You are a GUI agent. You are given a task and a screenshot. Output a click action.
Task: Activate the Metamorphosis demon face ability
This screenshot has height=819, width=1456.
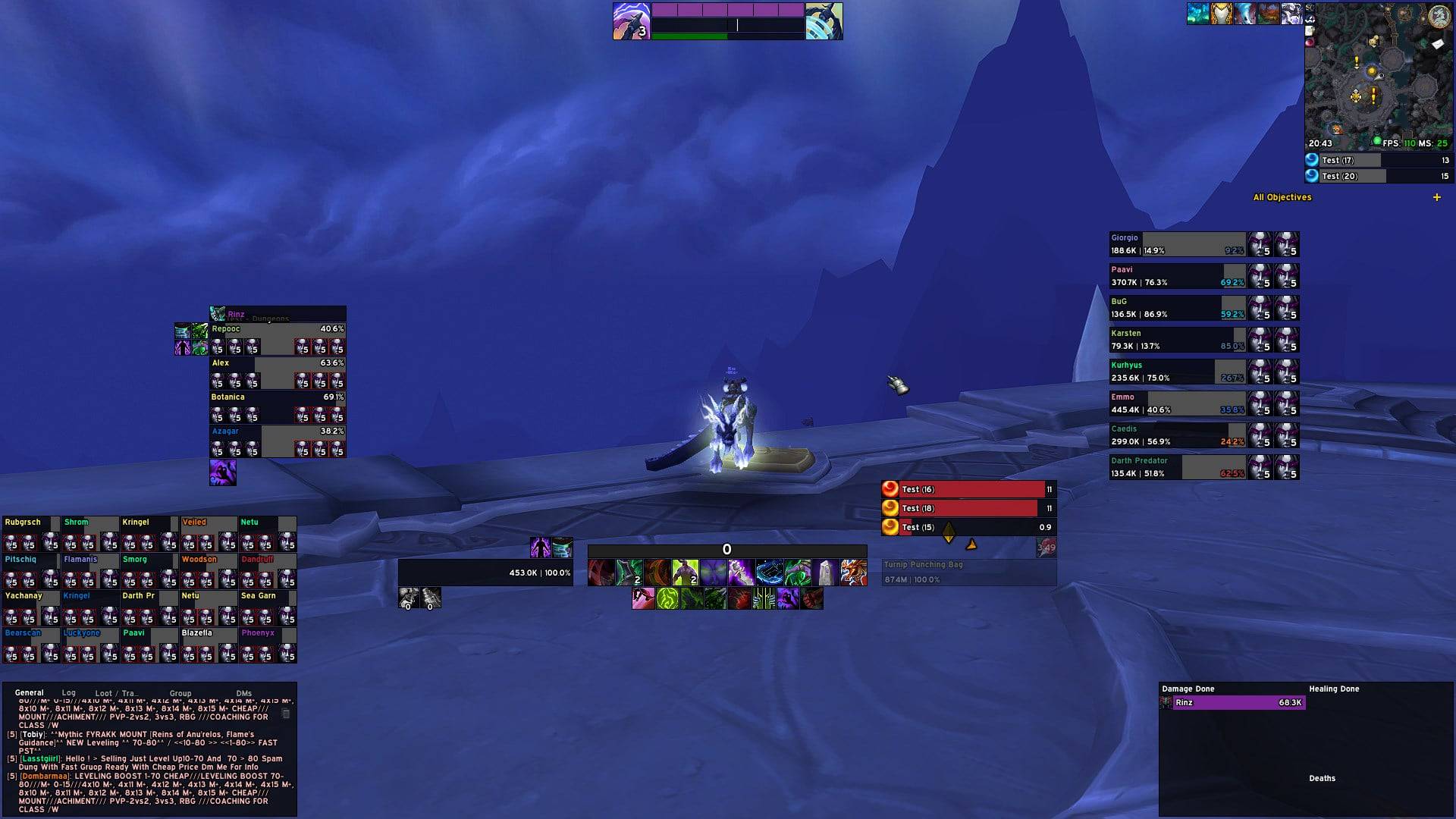click(x=713, y=573)
